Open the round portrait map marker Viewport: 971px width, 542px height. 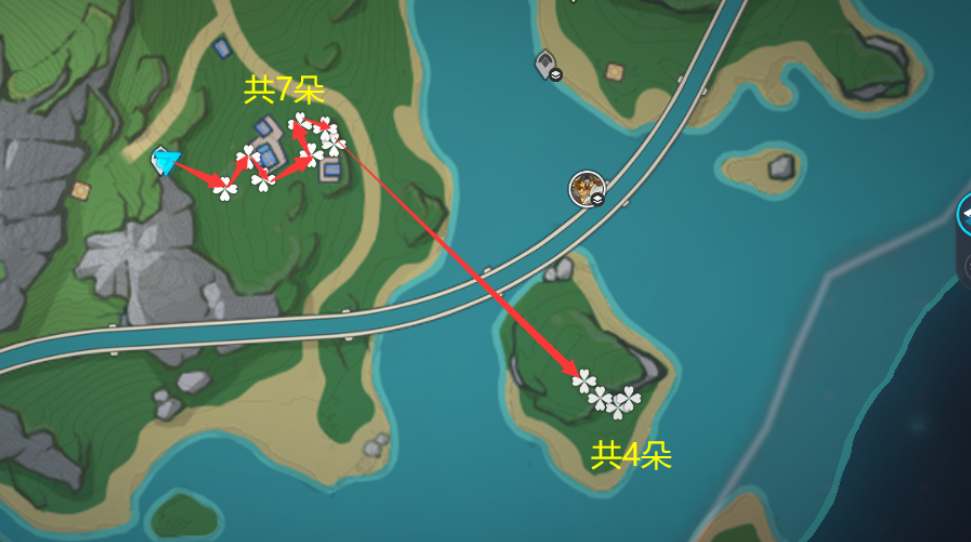tap(587, 187)
